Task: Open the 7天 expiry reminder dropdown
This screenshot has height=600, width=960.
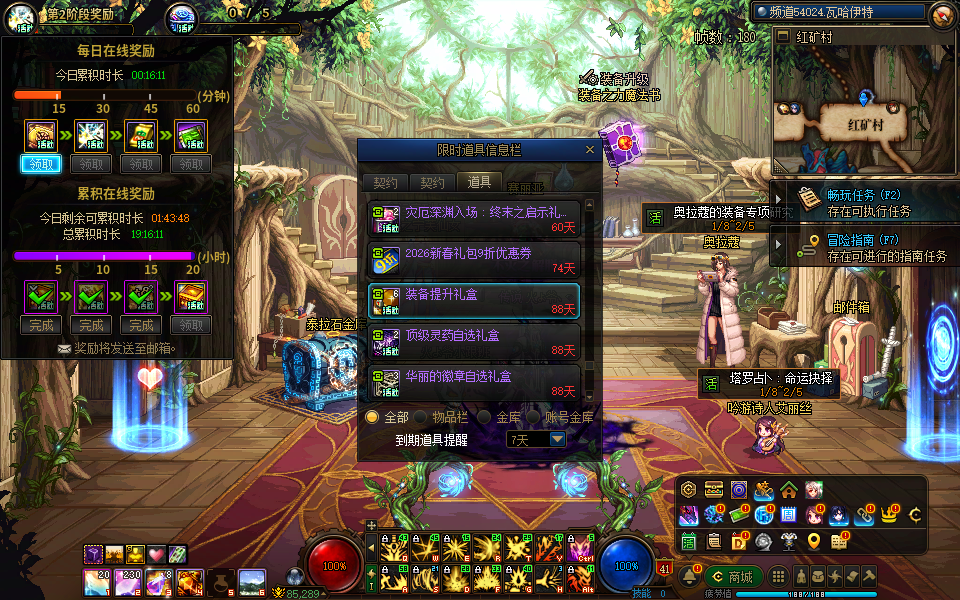Action: tap(557, 439)
